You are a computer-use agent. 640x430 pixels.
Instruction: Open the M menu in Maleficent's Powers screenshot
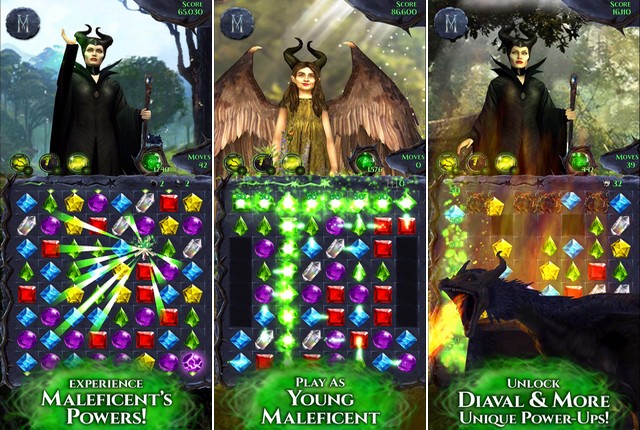click(x=21, y=22)
